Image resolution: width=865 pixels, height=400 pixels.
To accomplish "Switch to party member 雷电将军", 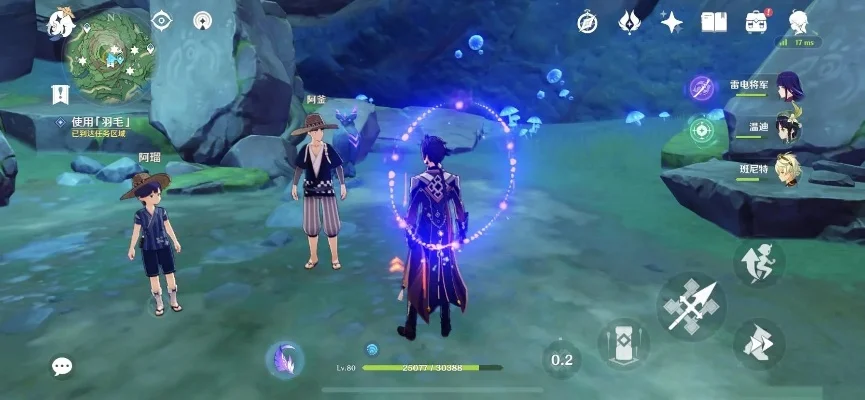I will [790, 87].
